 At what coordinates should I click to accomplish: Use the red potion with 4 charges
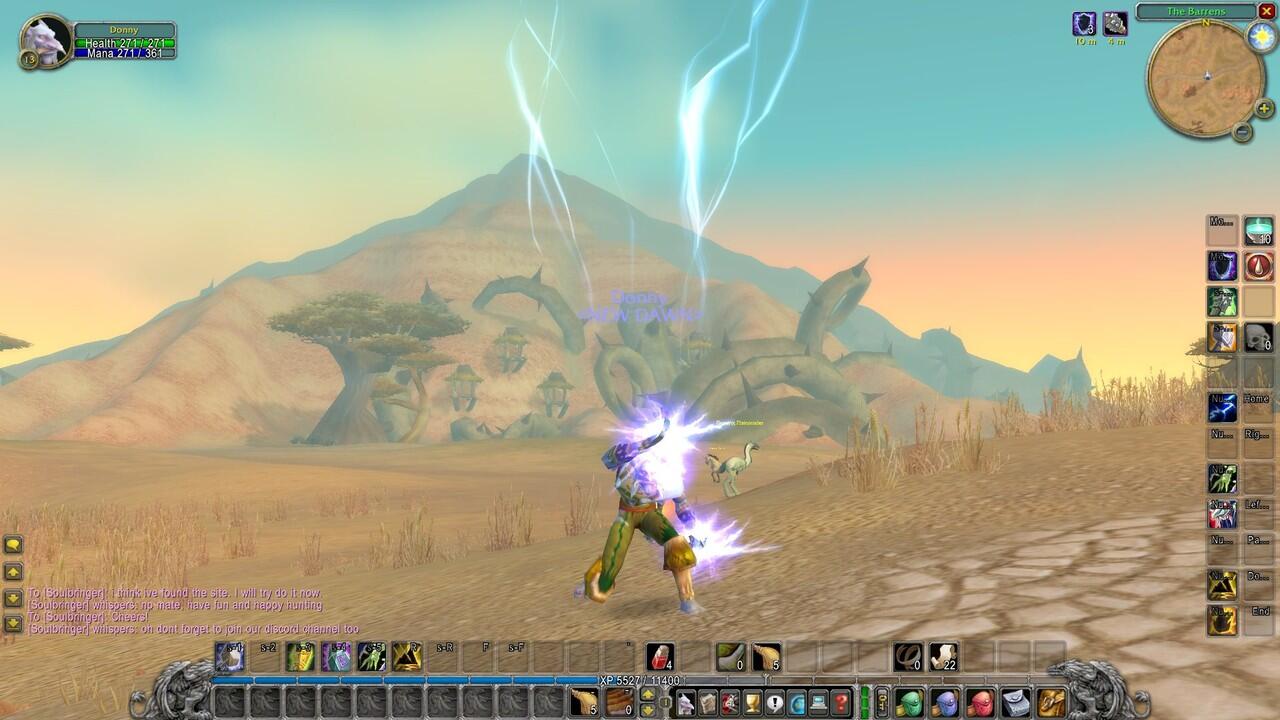point(659,656)
